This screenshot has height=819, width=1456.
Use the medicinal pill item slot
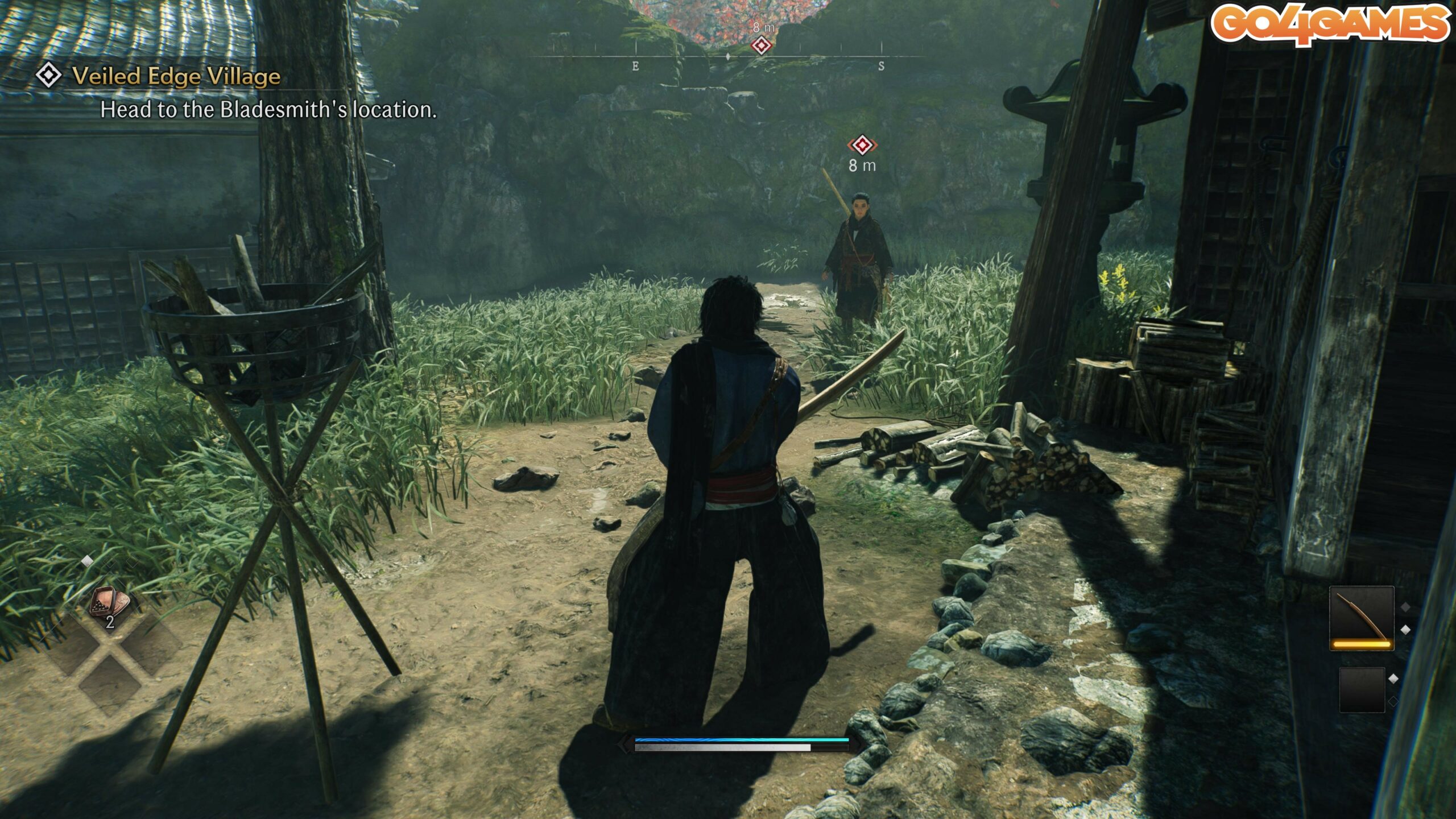(x=109, y=604)
